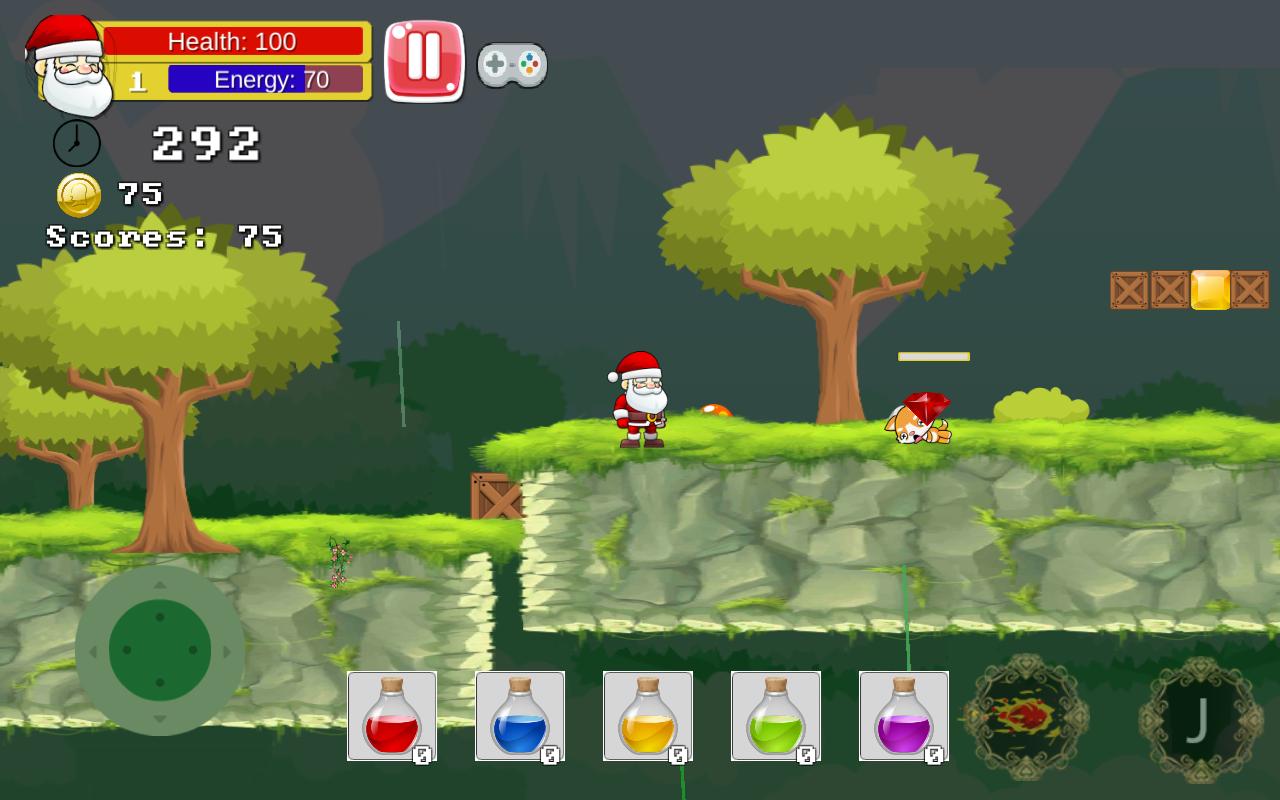Viewport: 1280px width, 800px height.
Task: Tap the green virtual joystick
Action: click(160, 650)
